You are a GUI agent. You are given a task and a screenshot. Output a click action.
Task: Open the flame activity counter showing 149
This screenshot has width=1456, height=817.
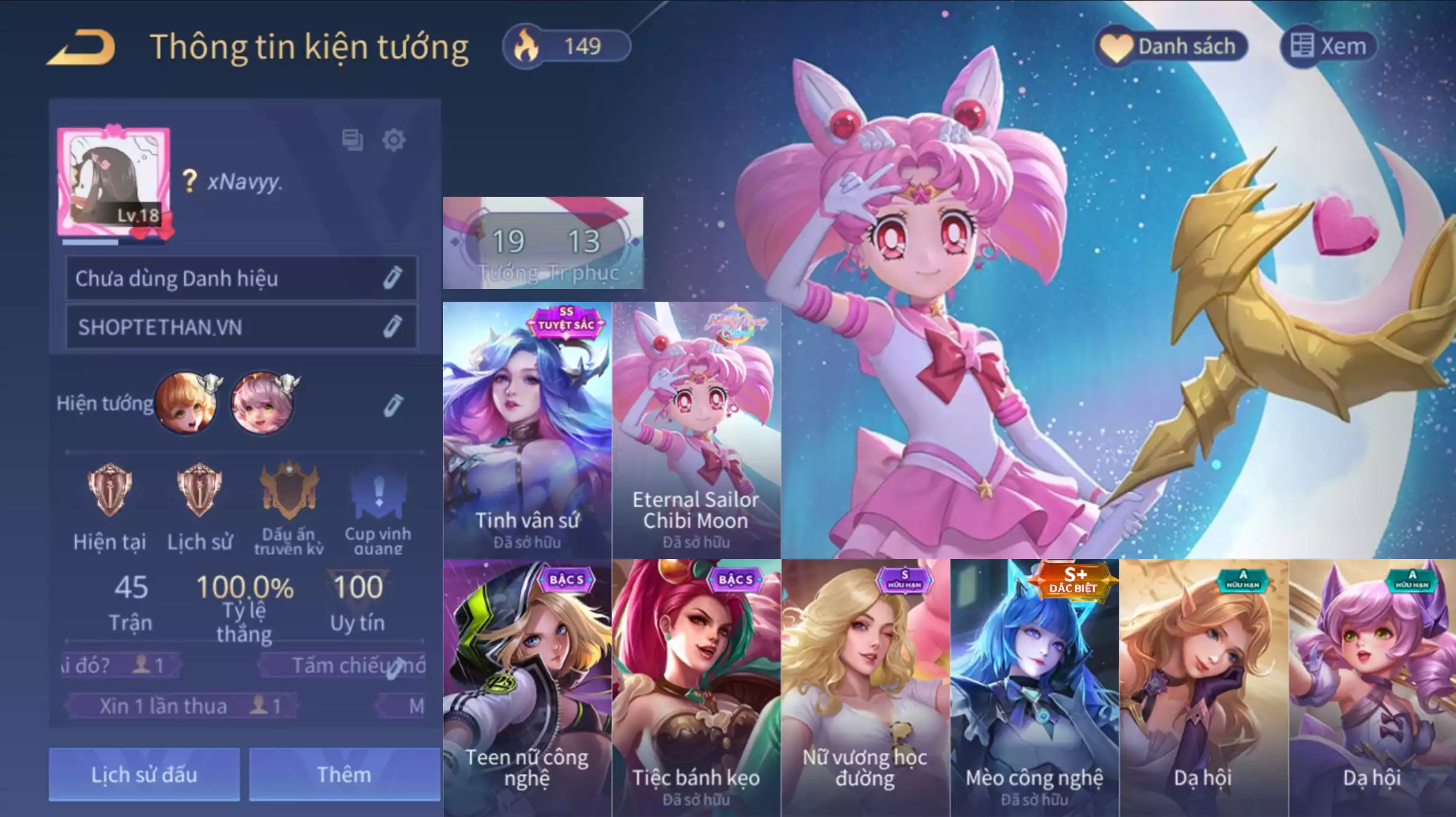coord(567,45)
